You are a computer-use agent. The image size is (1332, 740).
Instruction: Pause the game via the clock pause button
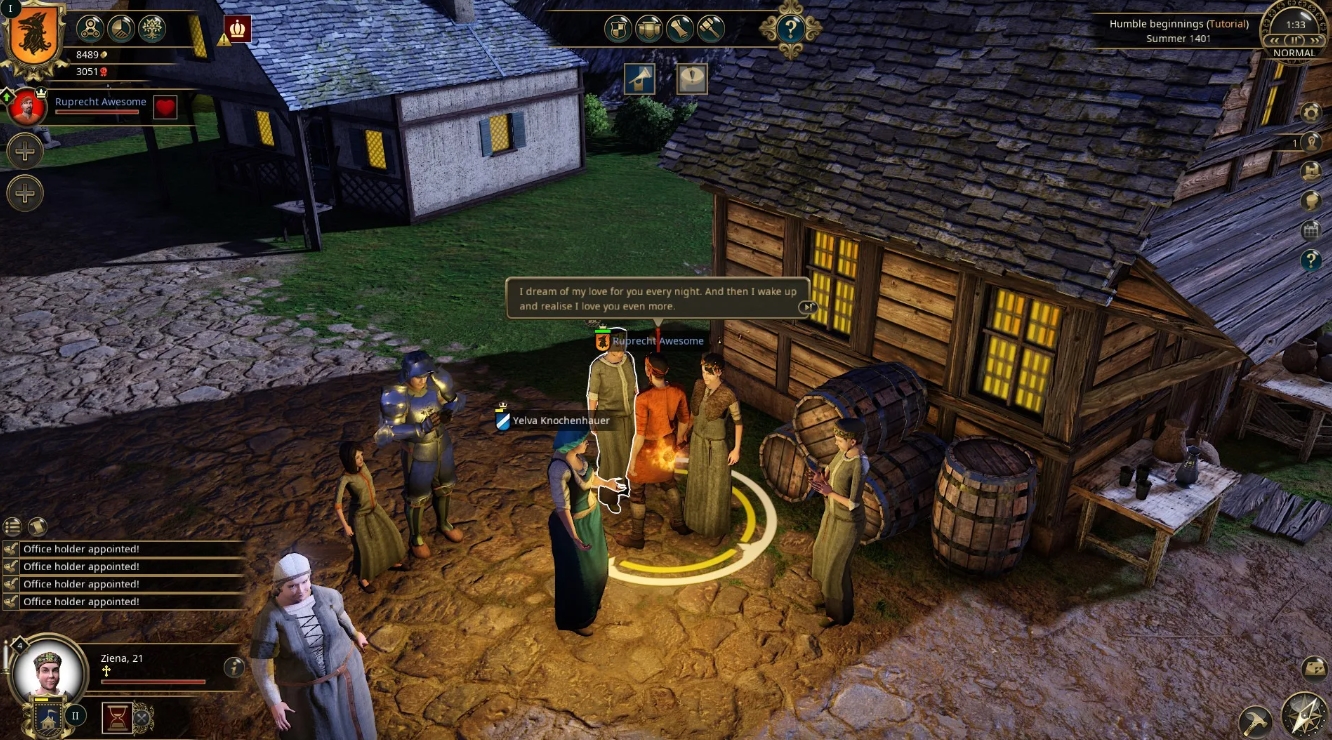click(x=1294, y=40)
